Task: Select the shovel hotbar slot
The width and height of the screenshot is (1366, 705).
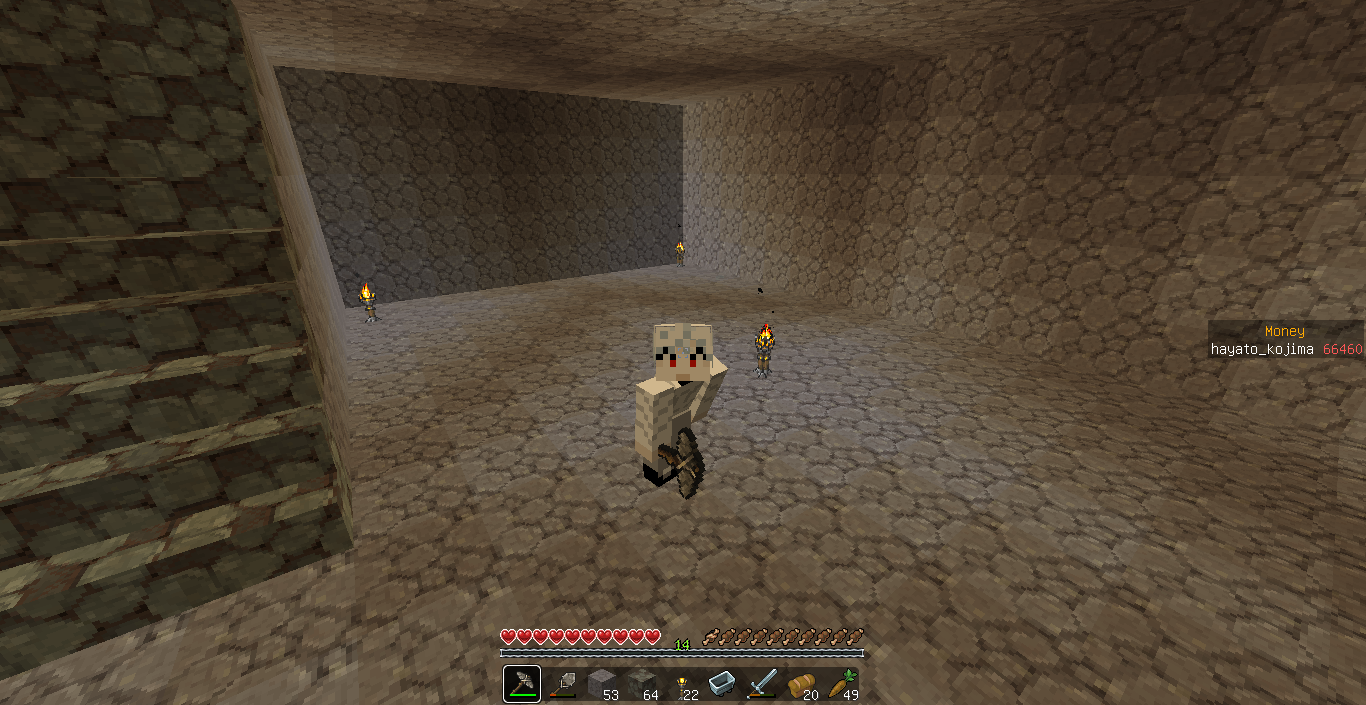Action: [562, 684]
